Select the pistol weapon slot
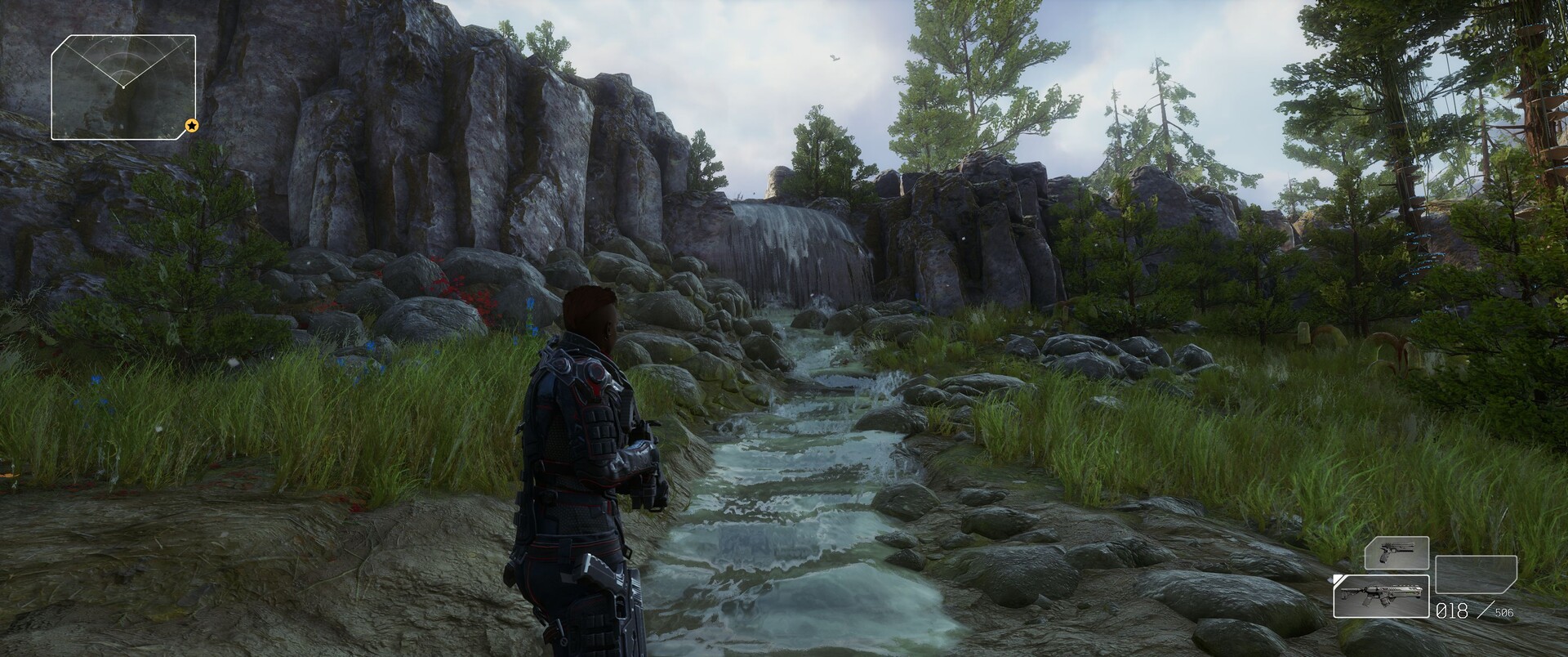Viewport: 1568px width, 657px height. click(1396, 553)
